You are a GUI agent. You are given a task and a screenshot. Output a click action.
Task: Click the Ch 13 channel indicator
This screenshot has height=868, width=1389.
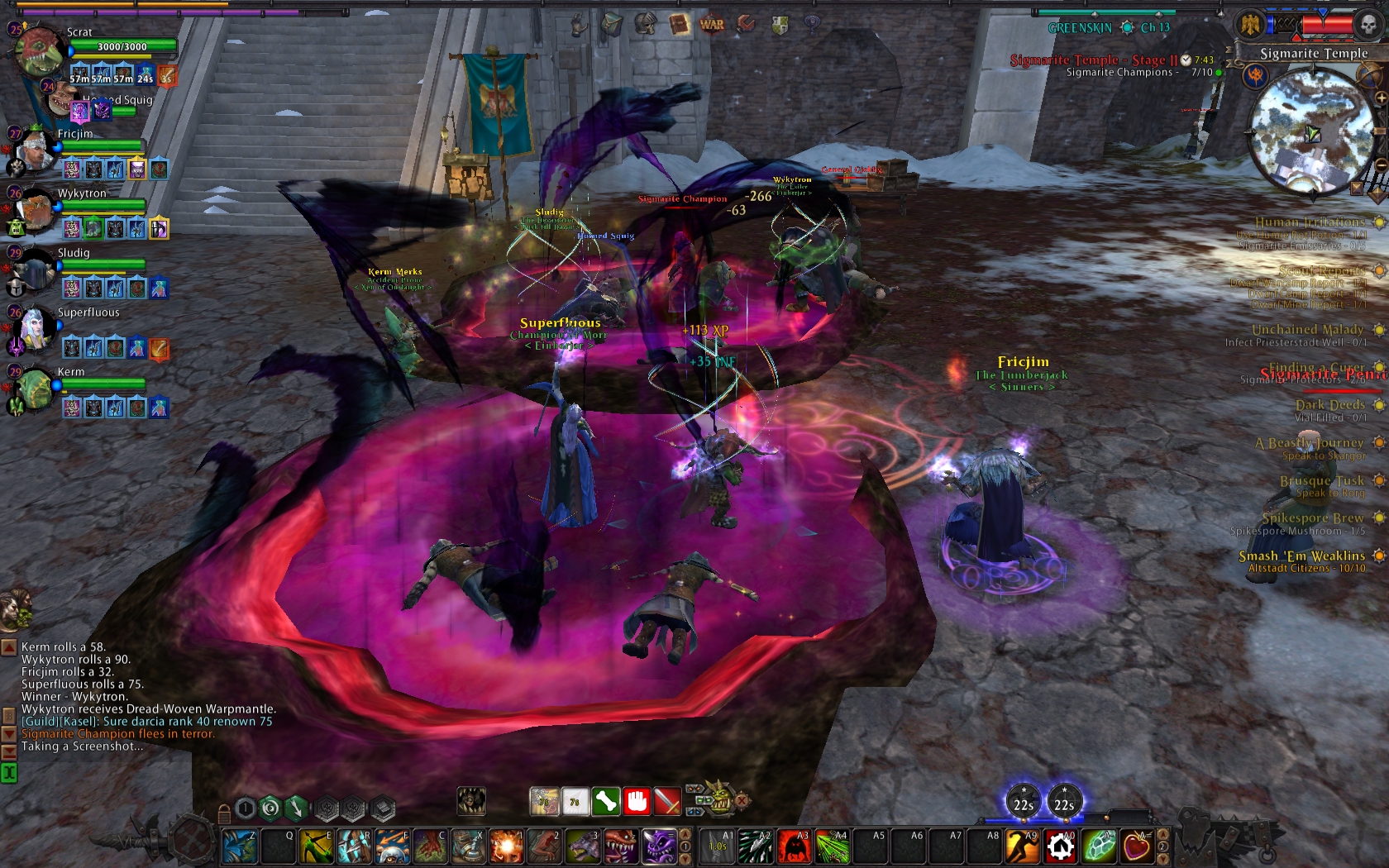click(x=1154, y=26)
